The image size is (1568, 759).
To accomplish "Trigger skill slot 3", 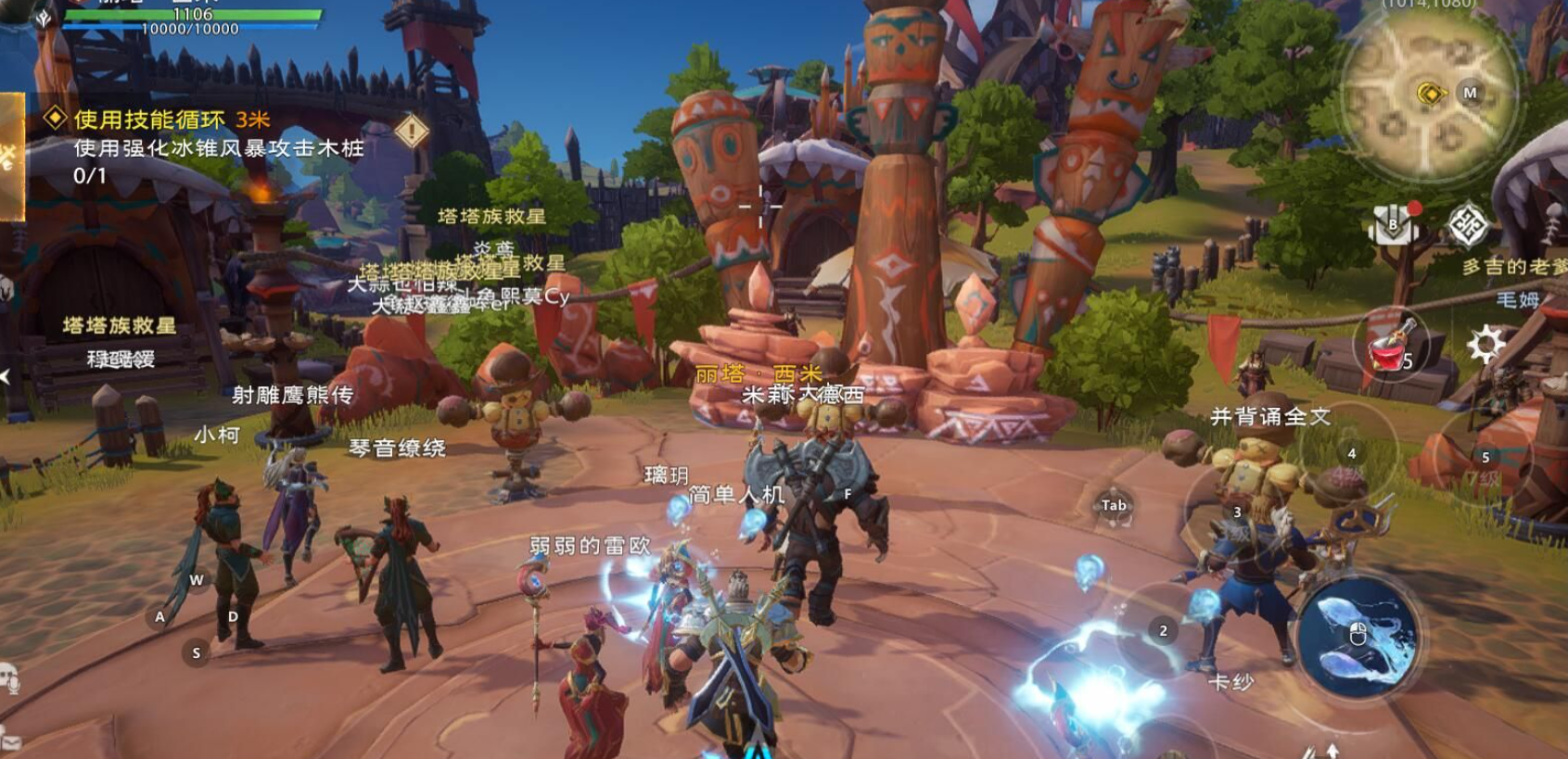I will click(x=1238, y=512).
